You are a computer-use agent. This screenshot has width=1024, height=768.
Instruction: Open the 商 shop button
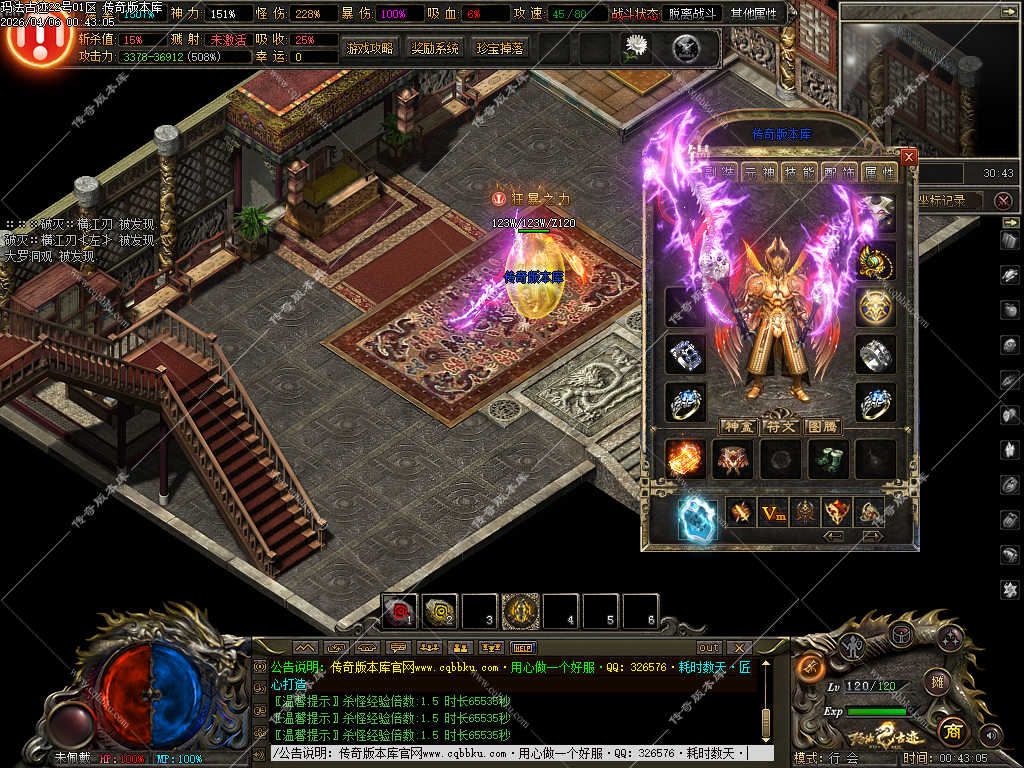pyautogui.click(x=952, y=729)
